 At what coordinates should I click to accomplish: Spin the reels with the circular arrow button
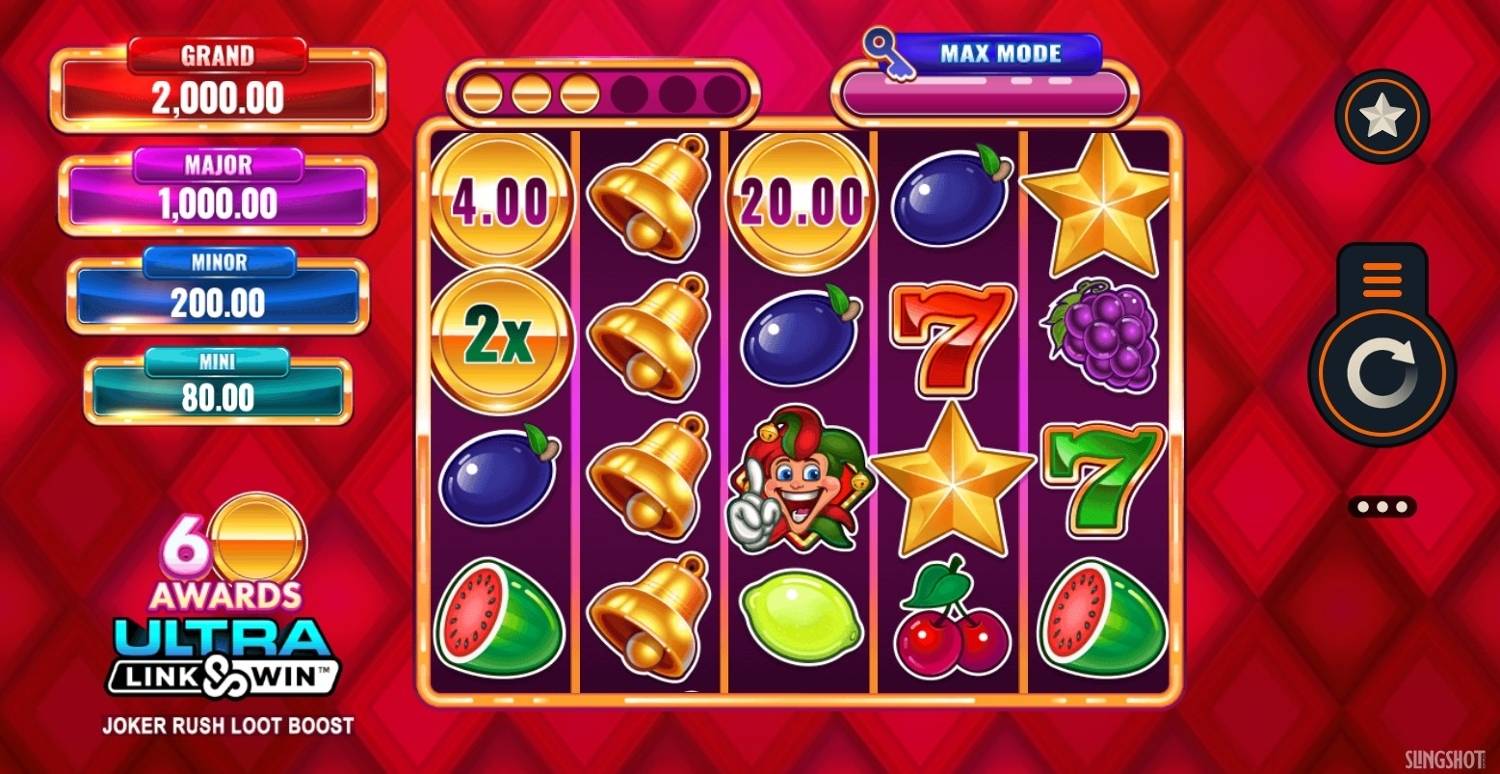click(x=1381, y=373)
